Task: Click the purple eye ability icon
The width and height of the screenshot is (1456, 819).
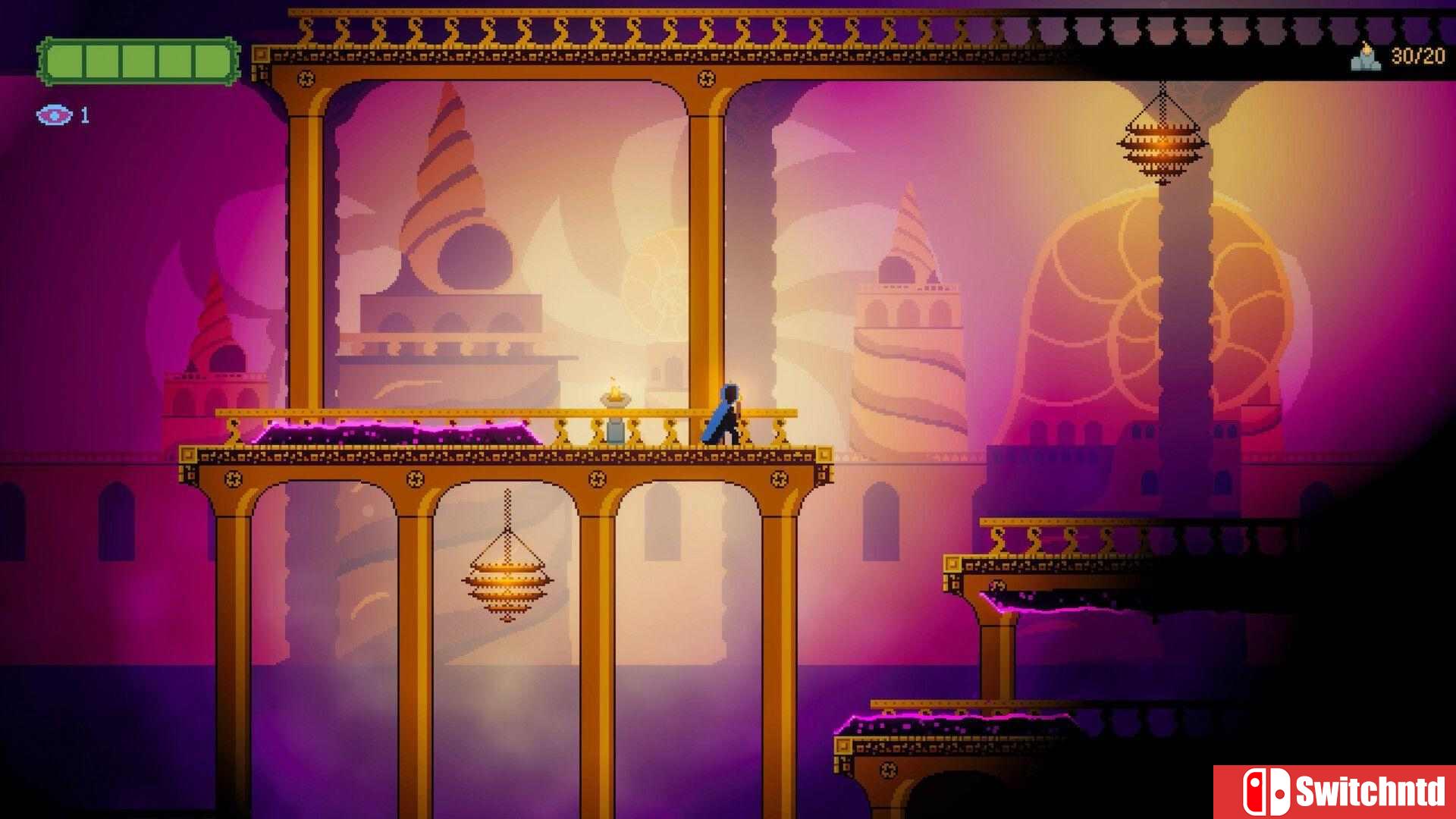Action: 54,115
